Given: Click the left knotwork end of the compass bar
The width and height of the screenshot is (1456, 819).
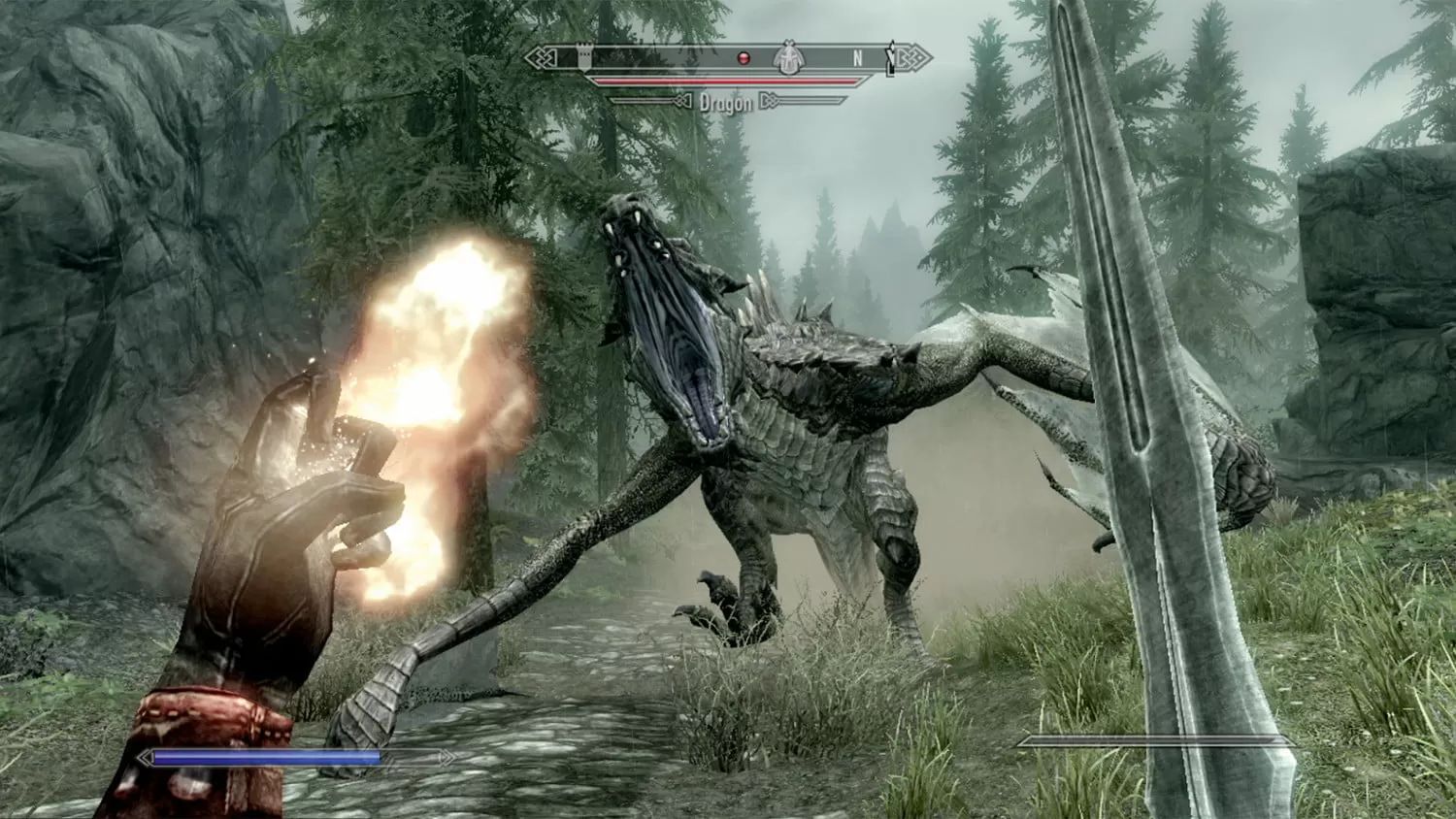Looking at the screenshot, I should (x=541, y=55).
